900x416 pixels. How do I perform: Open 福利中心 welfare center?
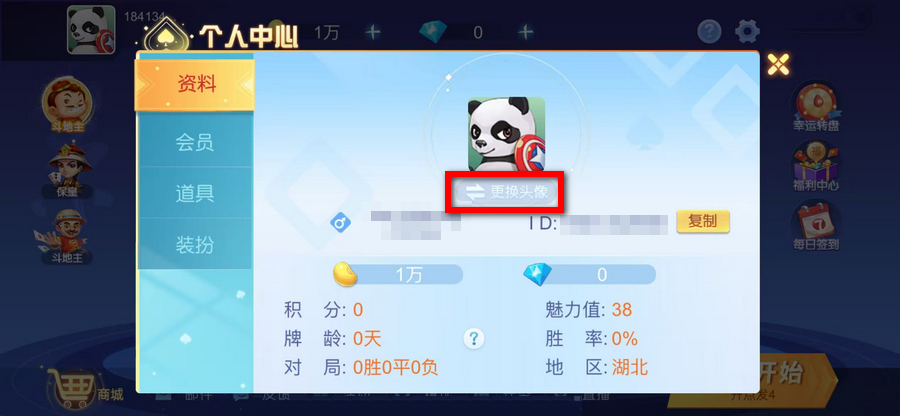coord(815,168)
